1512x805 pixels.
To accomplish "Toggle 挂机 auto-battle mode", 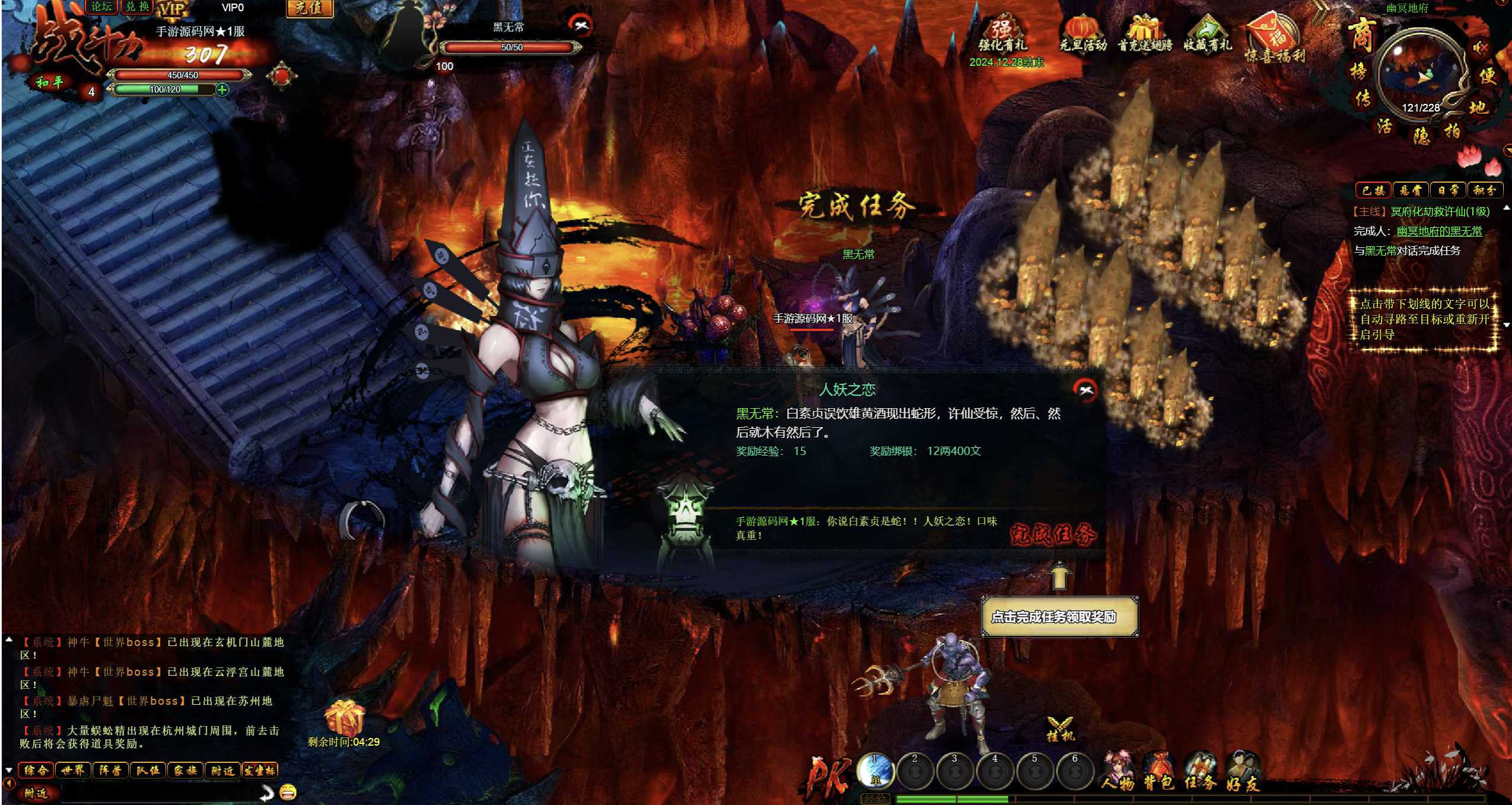I will pyautogui.click(x=1059, y=729).
